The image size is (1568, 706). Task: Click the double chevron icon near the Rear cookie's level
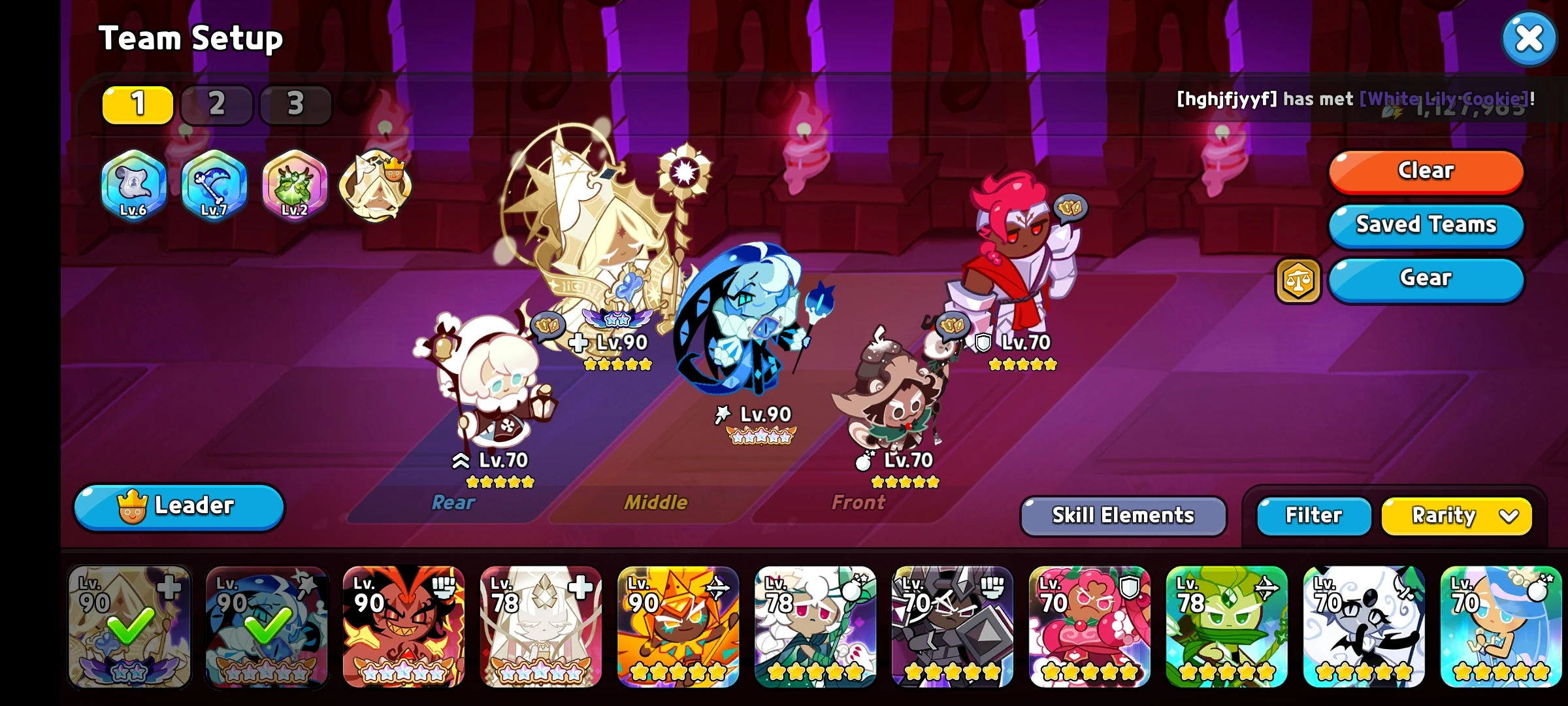click(460, 461)
